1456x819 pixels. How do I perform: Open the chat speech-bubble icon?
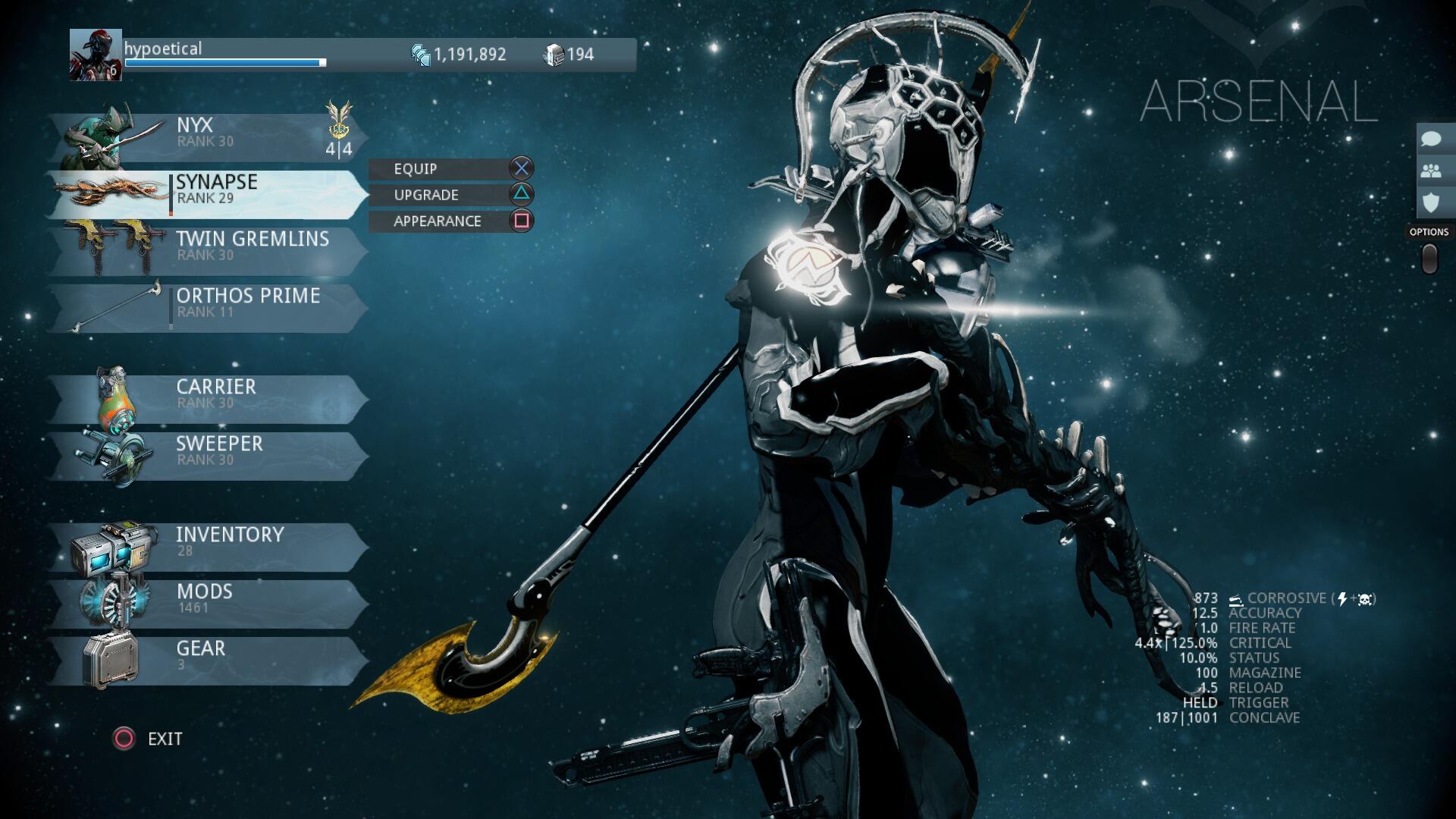pyautogui.click(x=1431, y=140)
